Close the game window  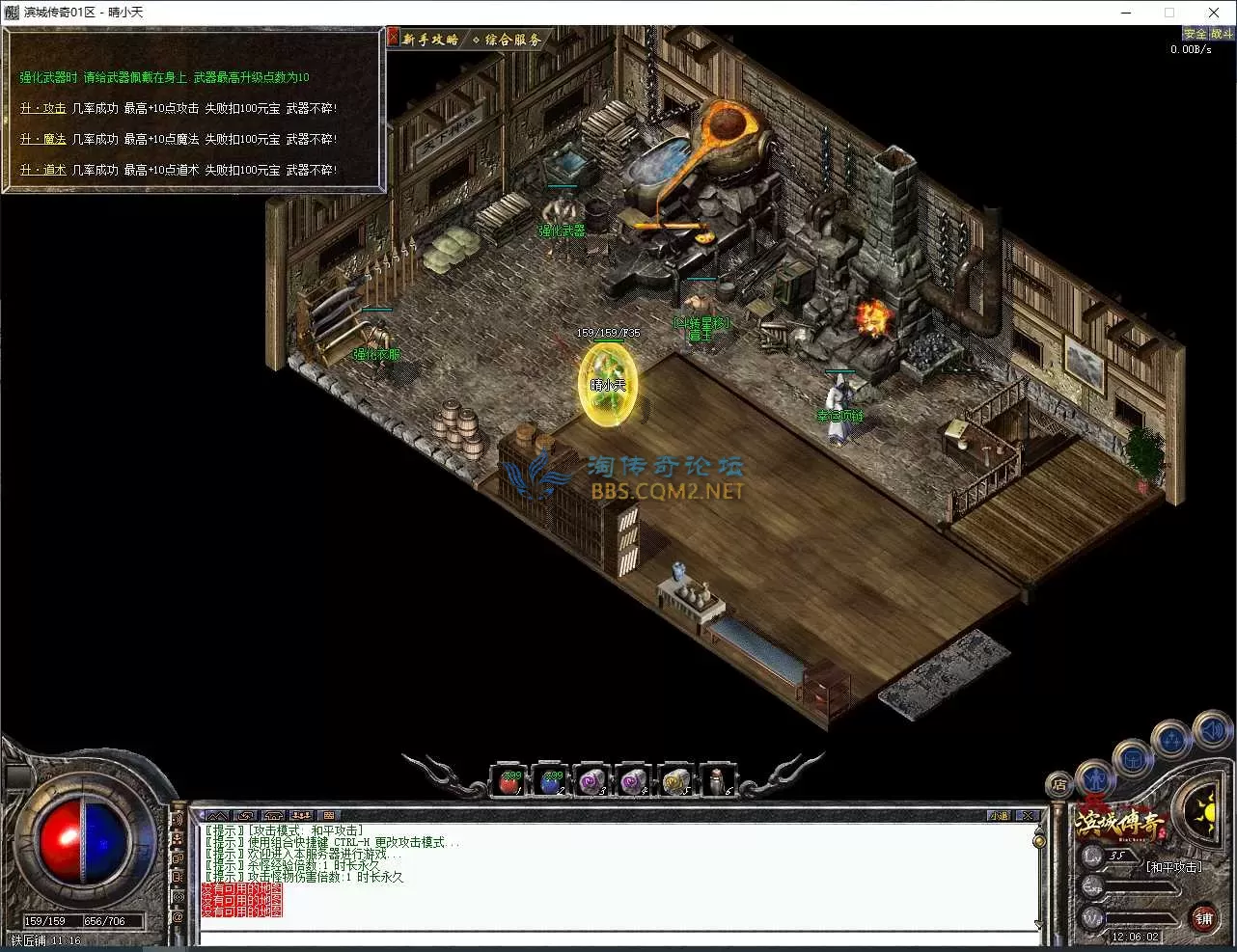click(1214, 13)
